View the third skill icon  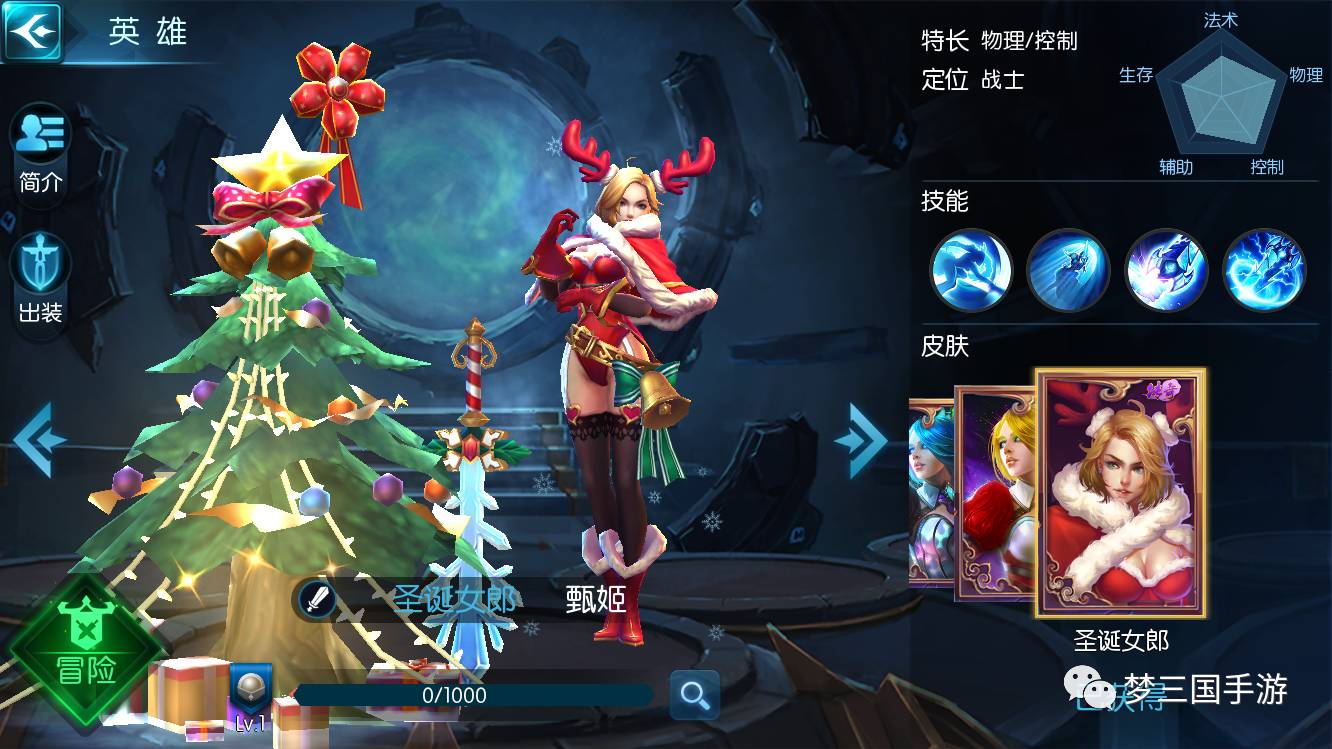[x=1166, y=270]
